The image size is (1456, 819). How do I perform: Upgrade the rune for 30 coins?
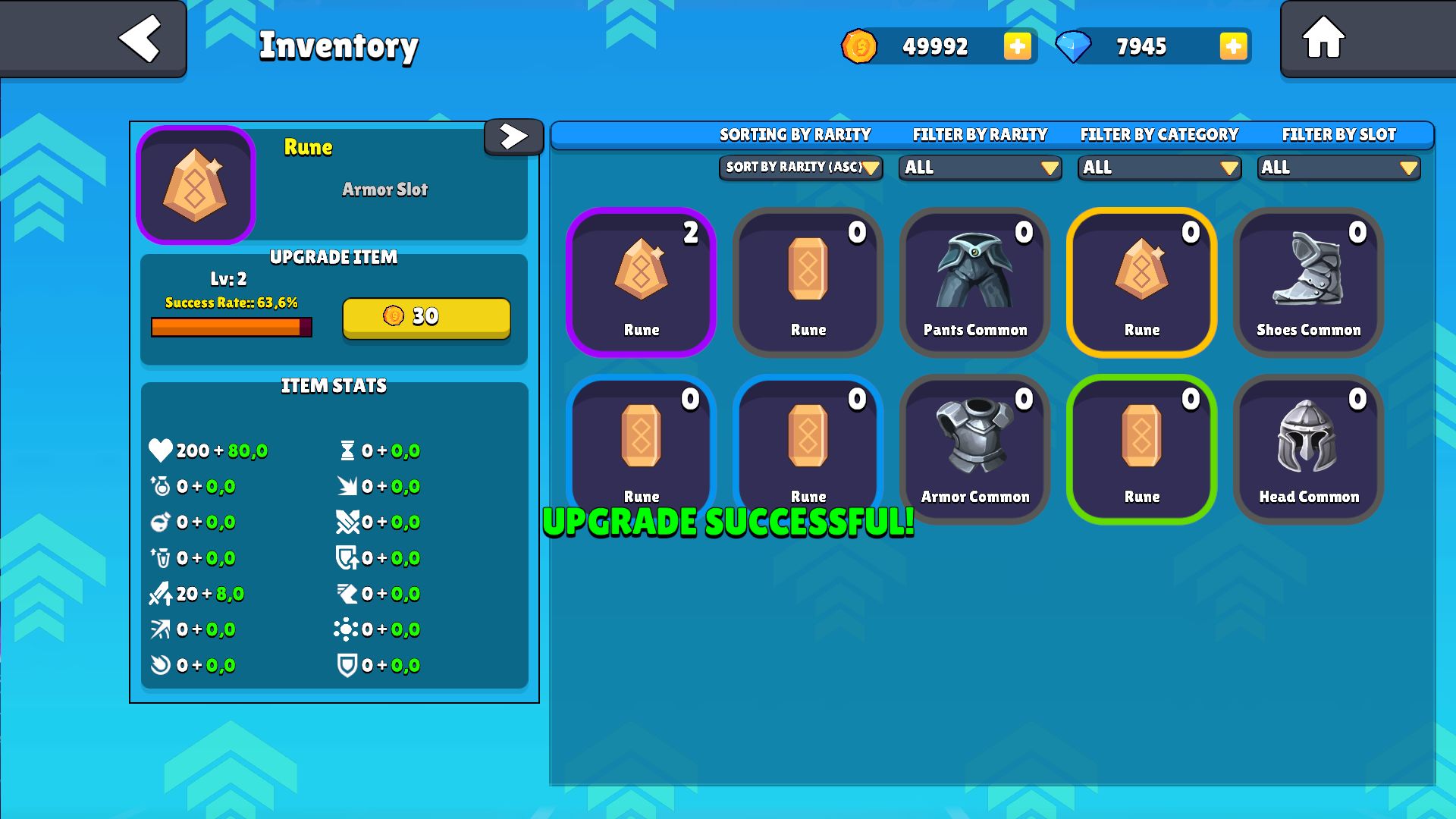426,317
